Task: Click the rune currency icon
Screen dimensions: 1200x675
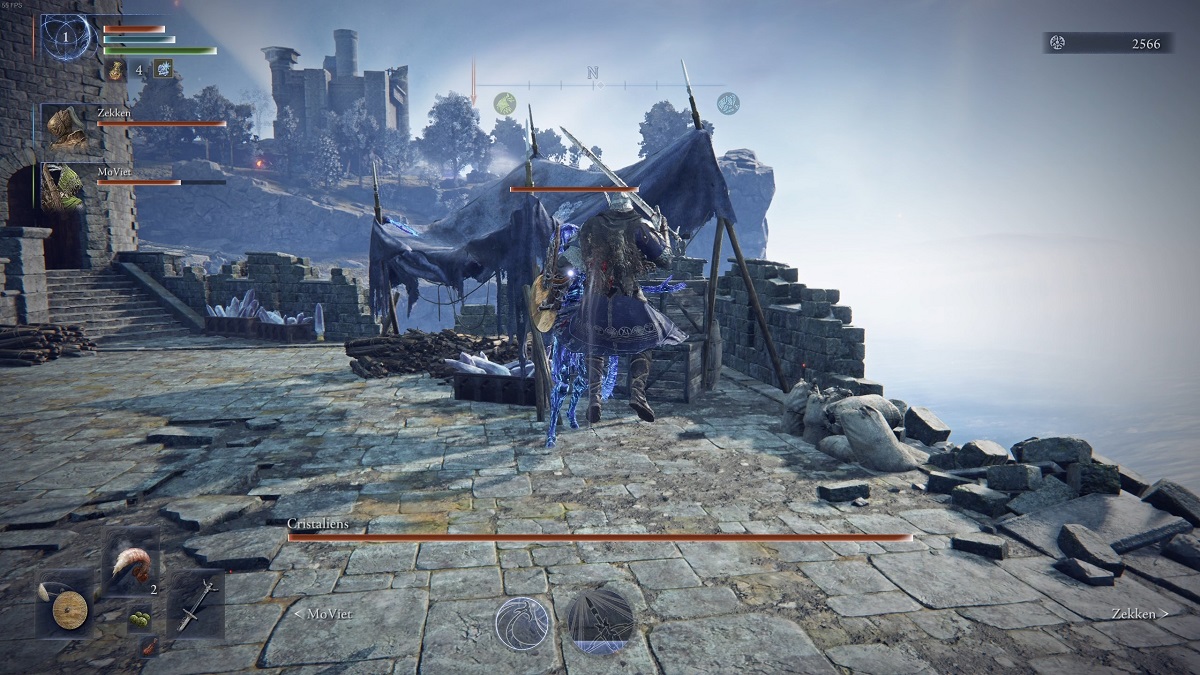Action: pos(1057,43)
